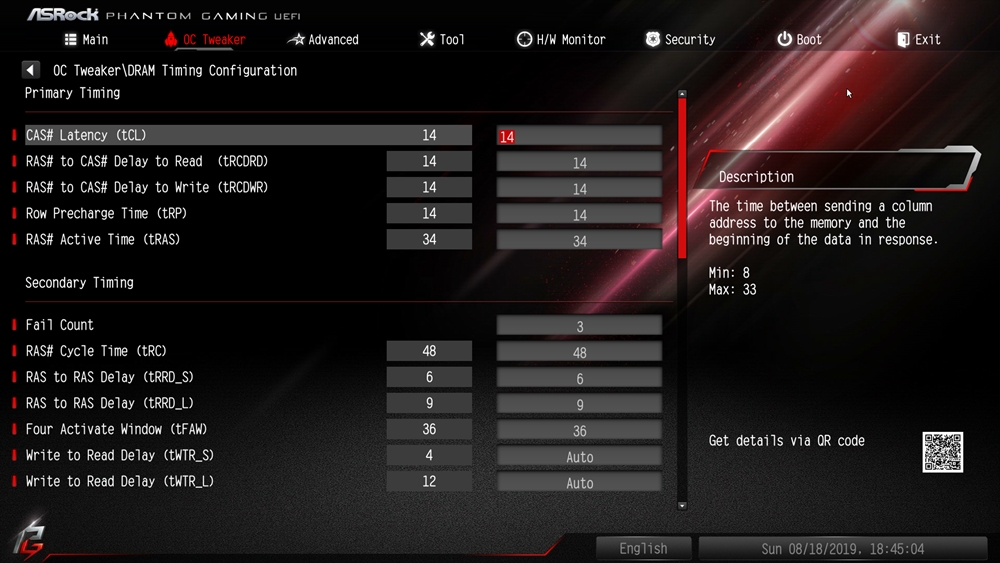Click the scroll down arrow of the list
Image resolution: width=1000 pixels, height=563 pixels.
tap(683, 506)
